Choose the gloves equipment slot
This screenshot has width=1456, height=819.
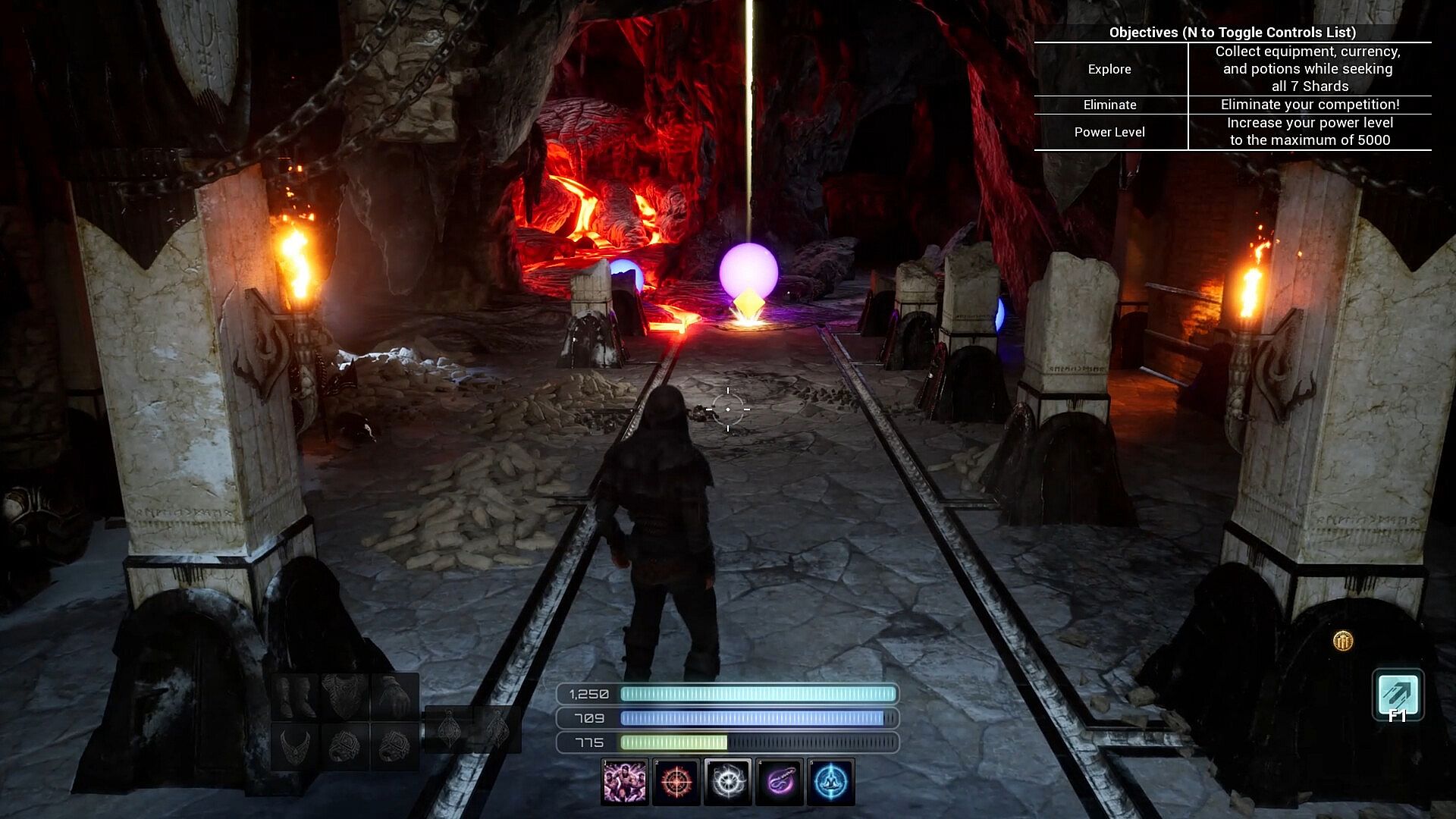point(394,696)
